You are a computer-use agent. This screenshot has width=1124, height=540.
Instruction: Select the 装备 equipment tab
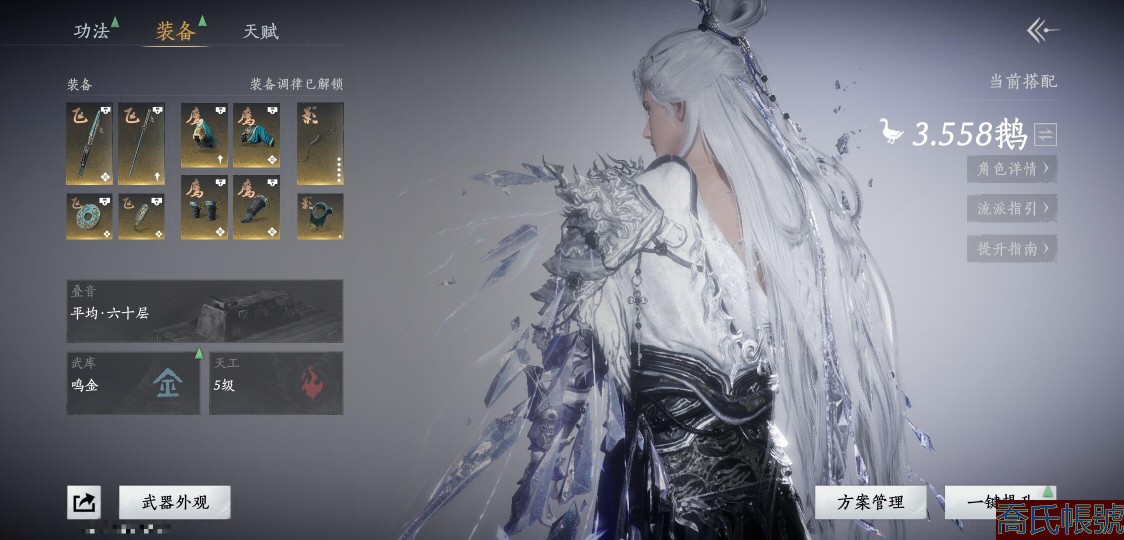pos(176,31)
